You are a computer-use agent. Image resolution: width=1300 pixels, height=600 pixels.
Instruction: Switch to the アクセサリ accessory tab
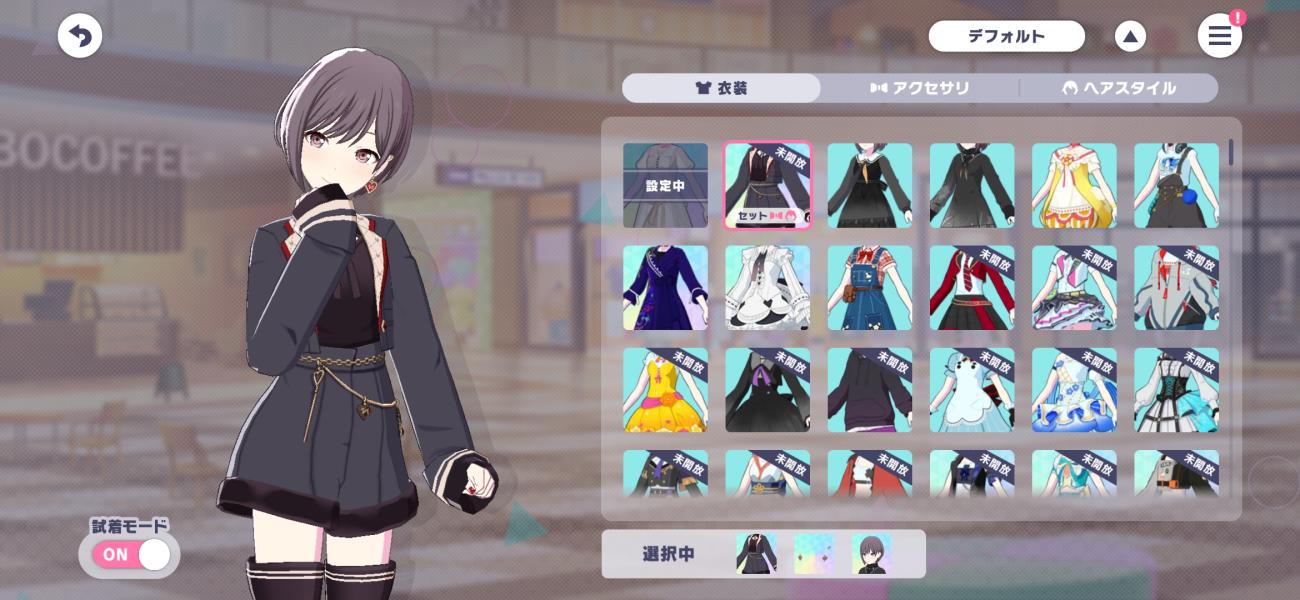pyautogui.click(x=920, y=88)
